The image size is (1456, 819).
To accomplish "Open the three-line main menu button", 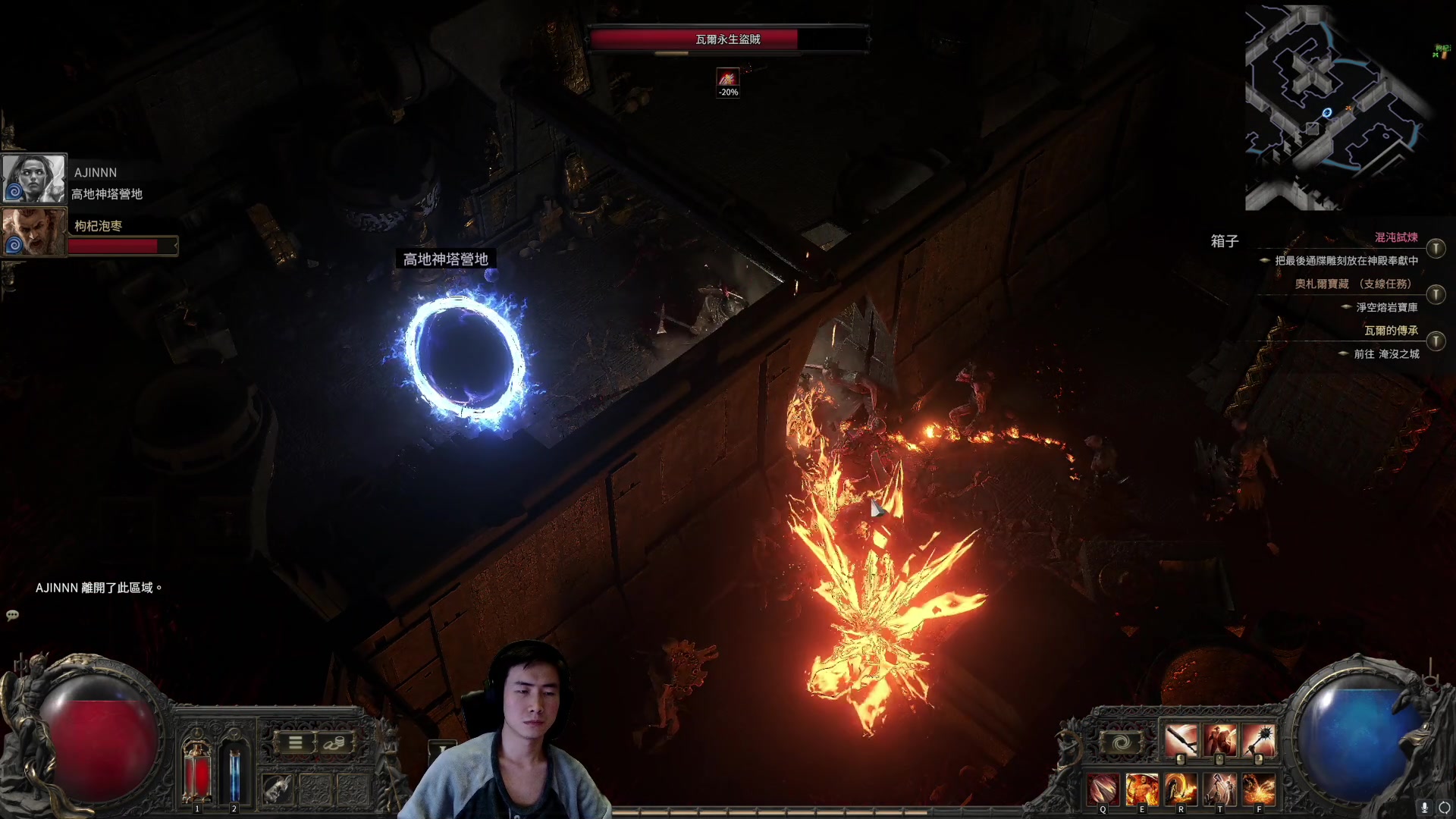I will pos(296,743).
